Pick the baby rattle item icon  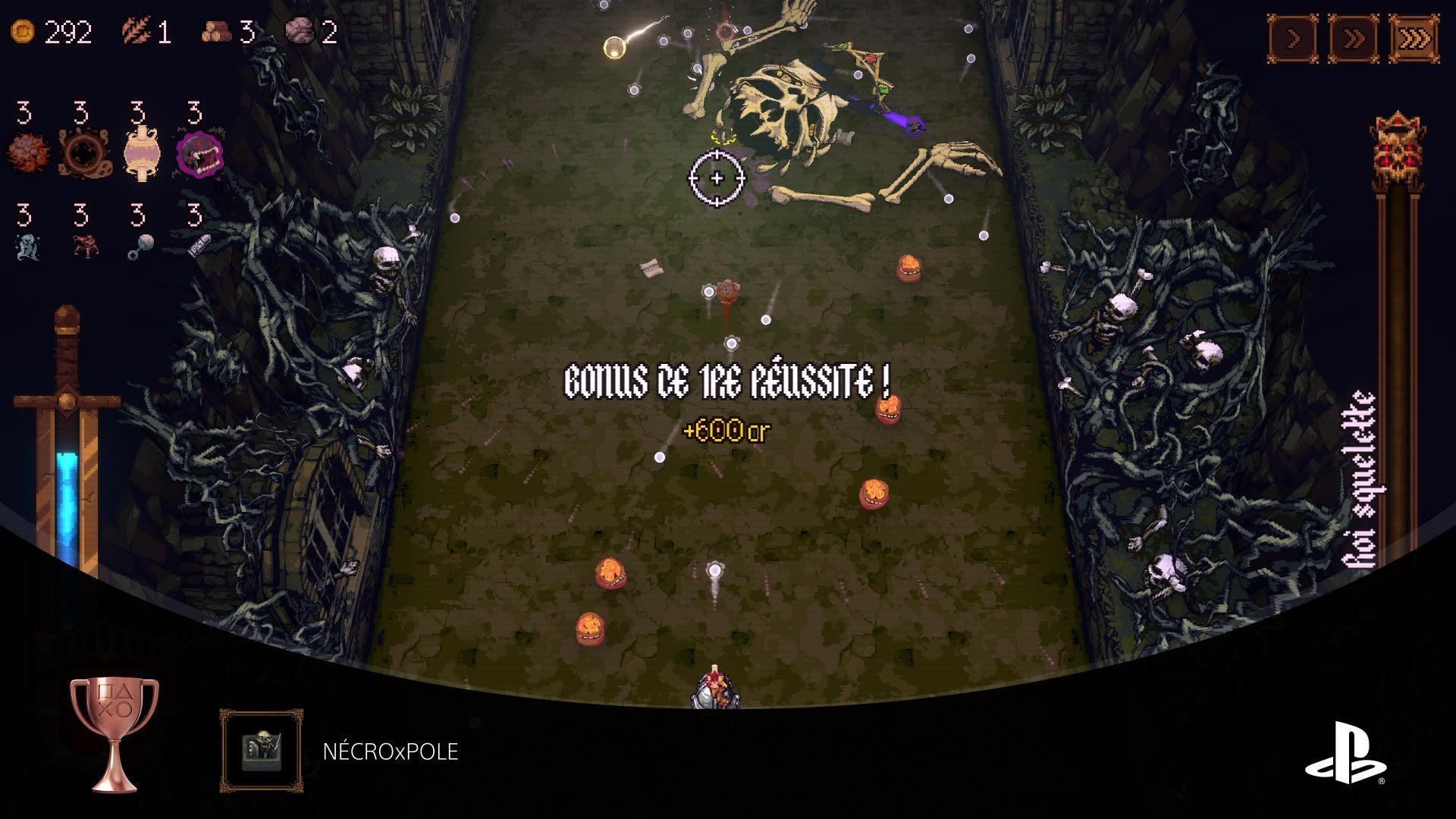pyautogui.click(x=140, y=247)
